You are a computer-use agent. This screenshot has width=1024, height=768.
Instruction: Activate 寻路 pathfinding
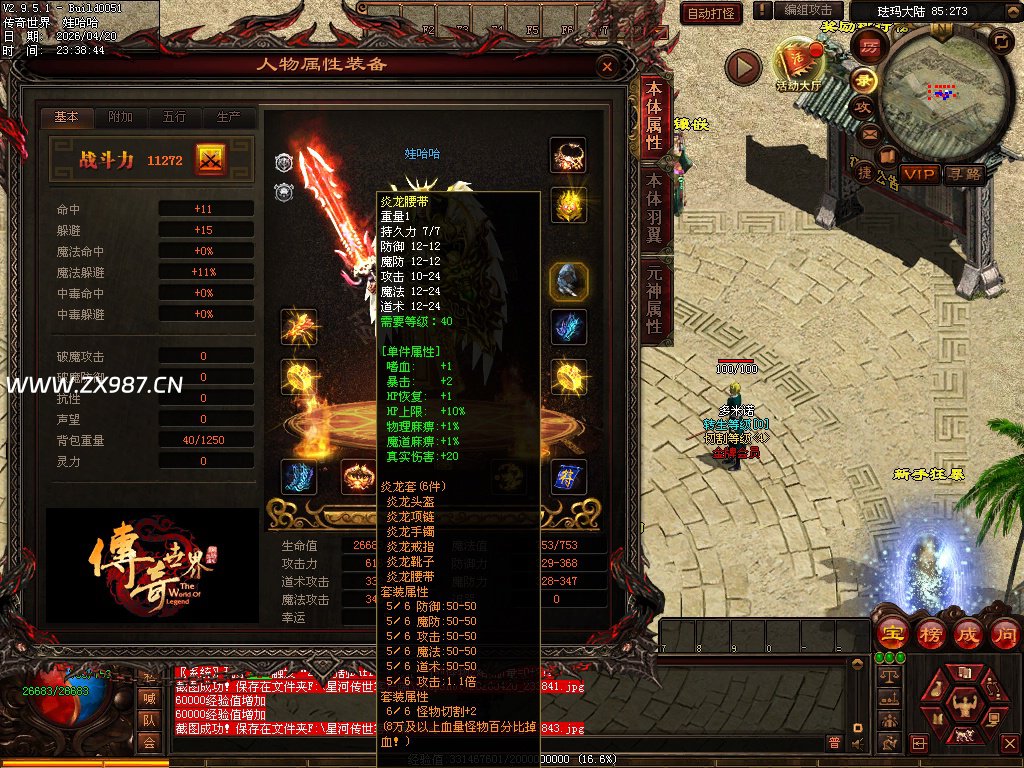964,174
